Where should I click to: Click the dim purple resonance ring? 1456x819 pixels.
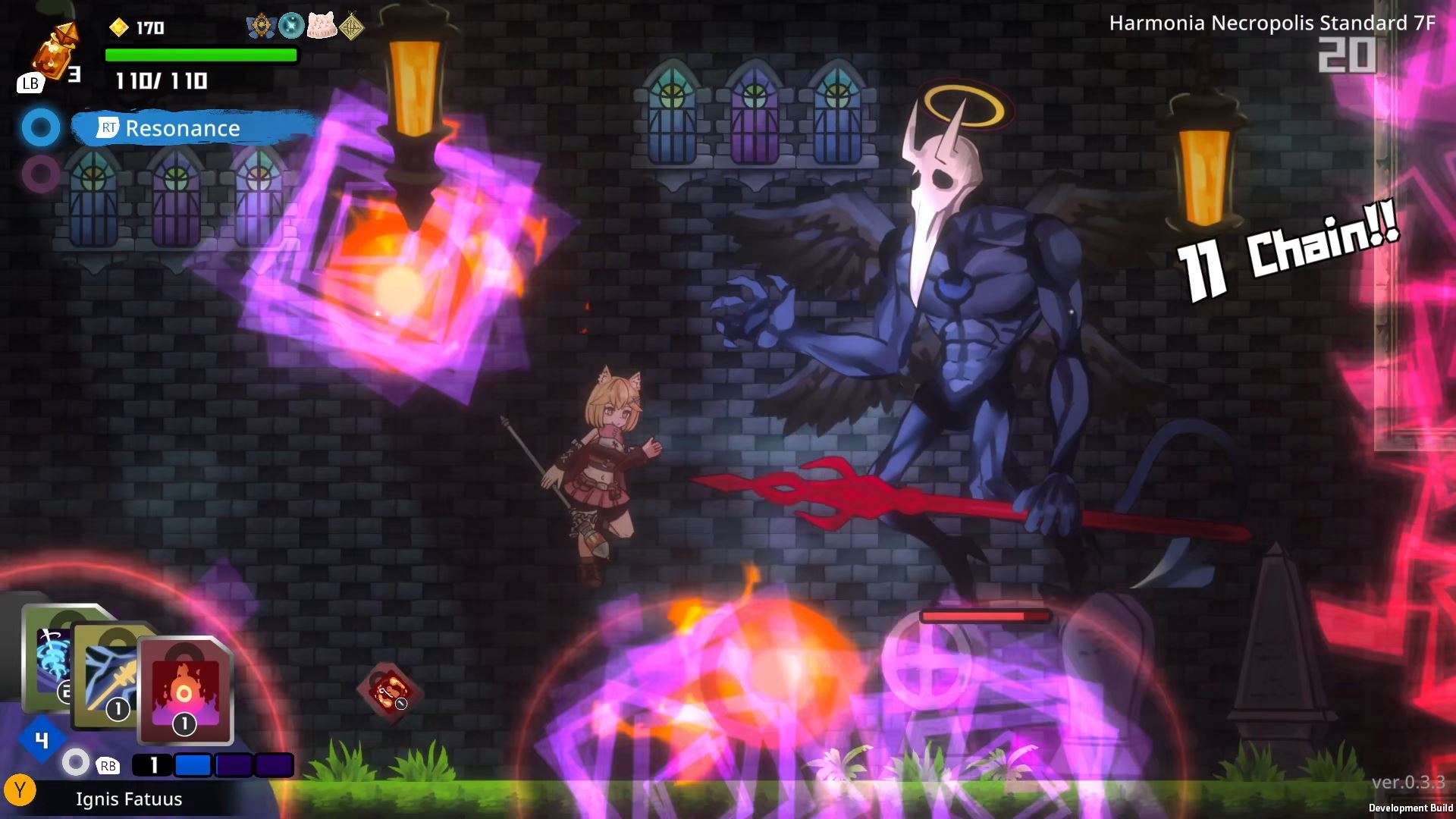[x=40, y=174]
